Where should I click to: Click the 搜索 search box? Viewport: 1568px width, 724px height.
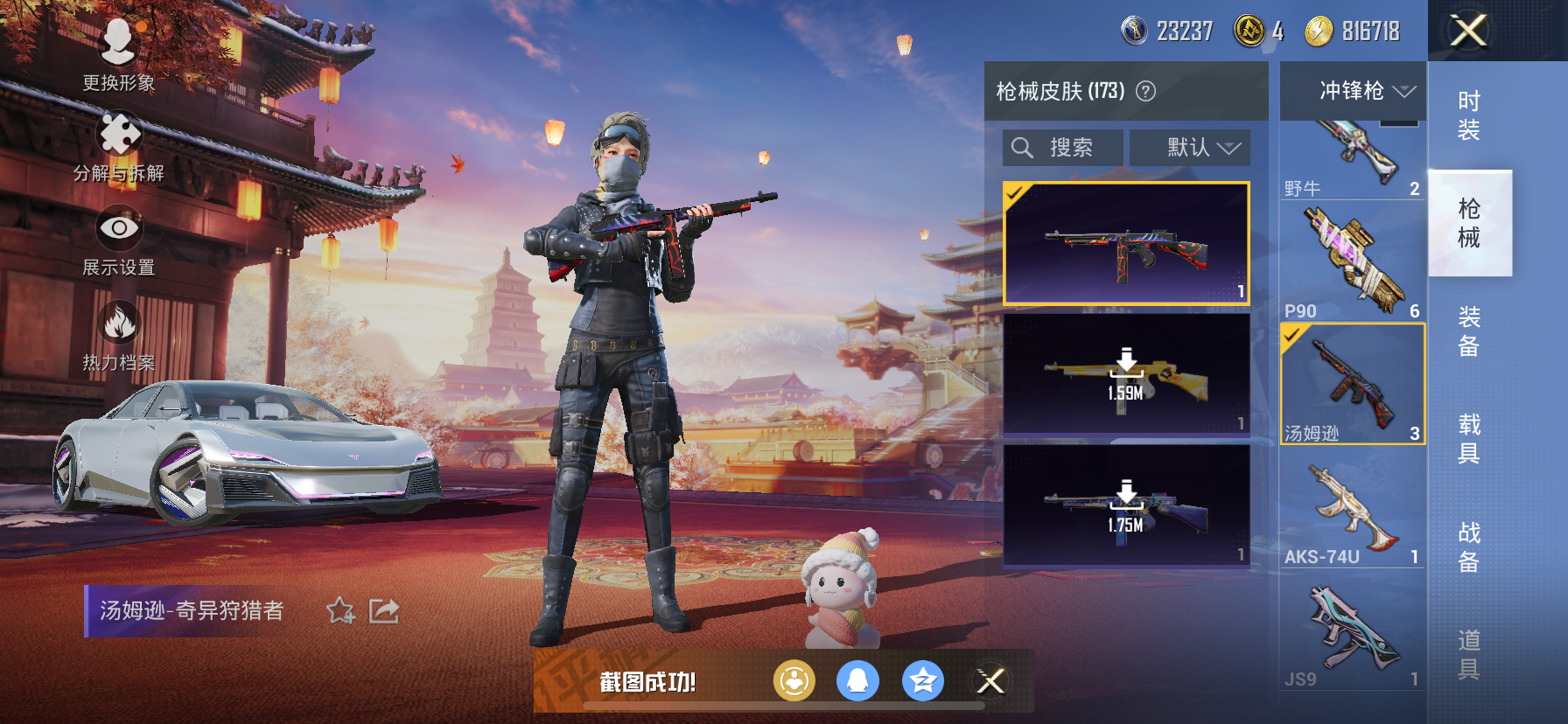[1063, 148]
